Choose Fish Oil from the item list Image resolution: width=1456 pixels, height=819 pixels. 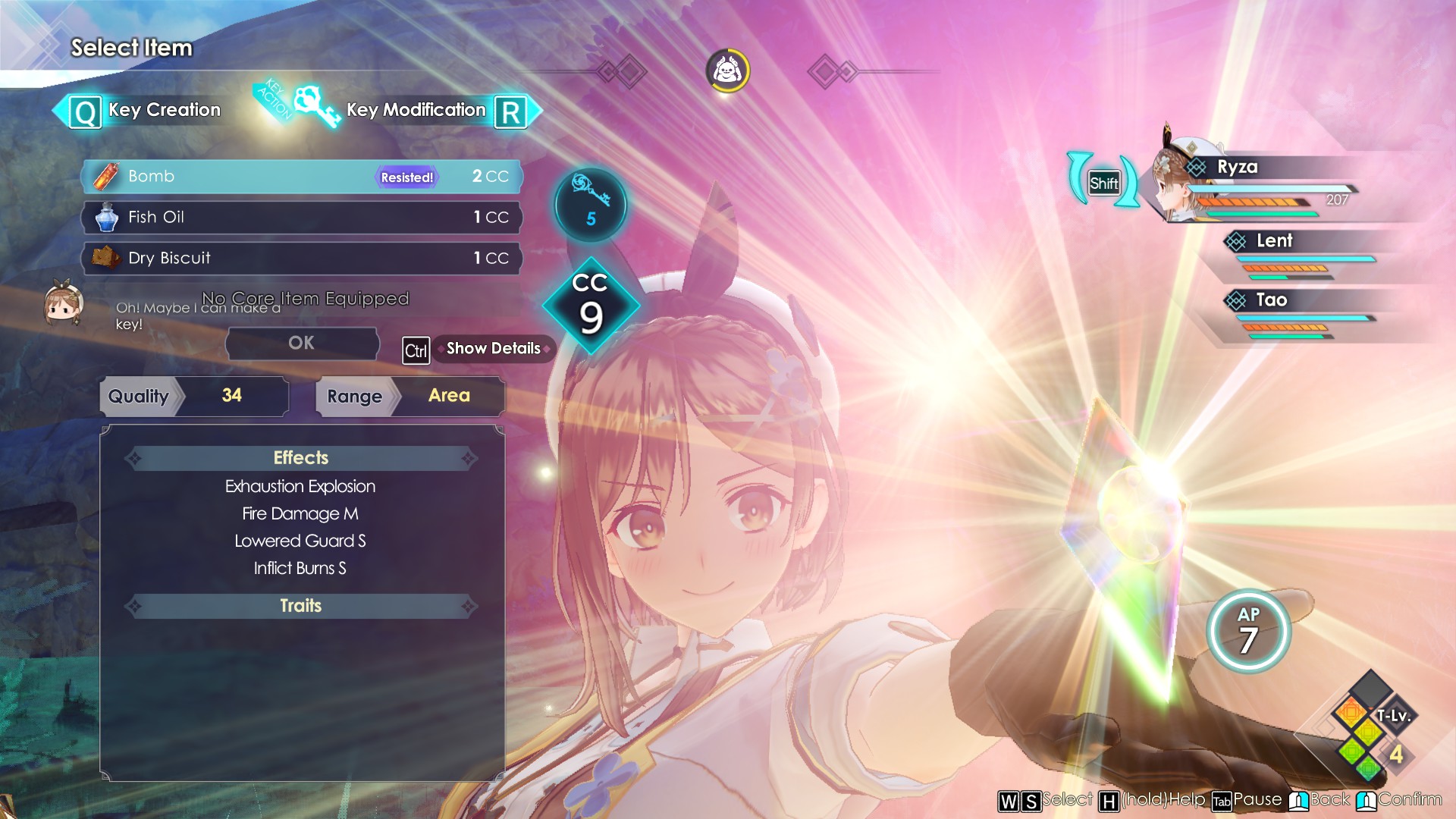(x=301, y=218)
